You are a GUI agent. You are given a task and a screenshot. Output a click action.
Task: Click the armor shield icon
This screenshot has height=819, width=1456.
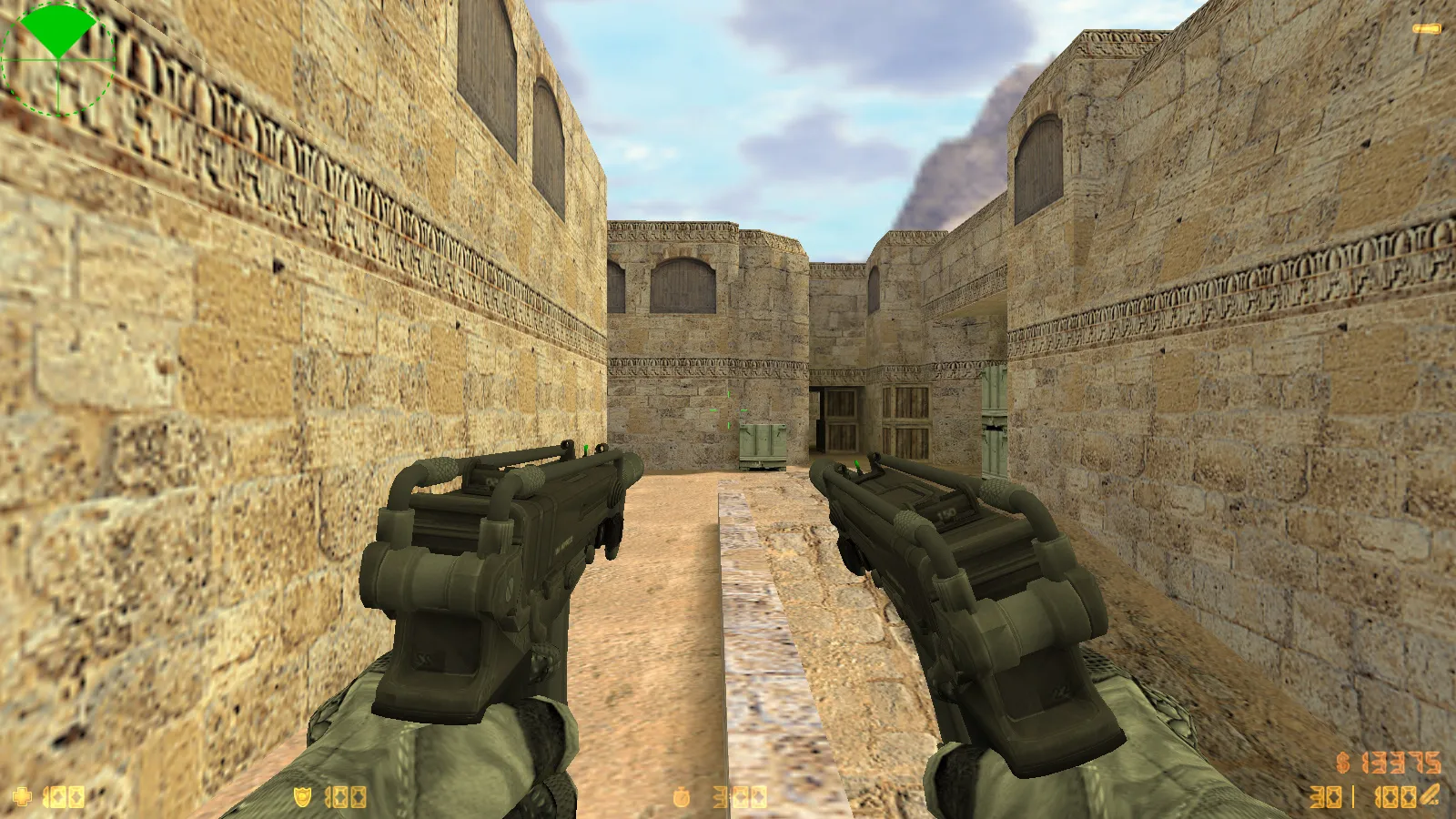click(300, 796)
